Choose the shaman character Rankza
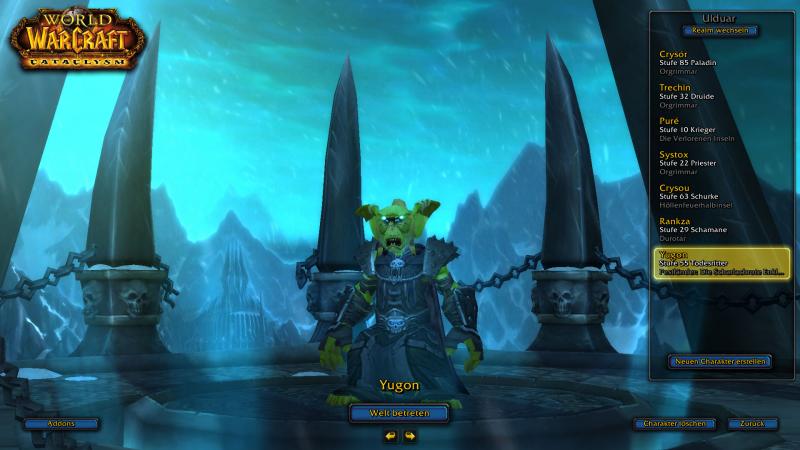The image size is (800, 450). [718, 228]
